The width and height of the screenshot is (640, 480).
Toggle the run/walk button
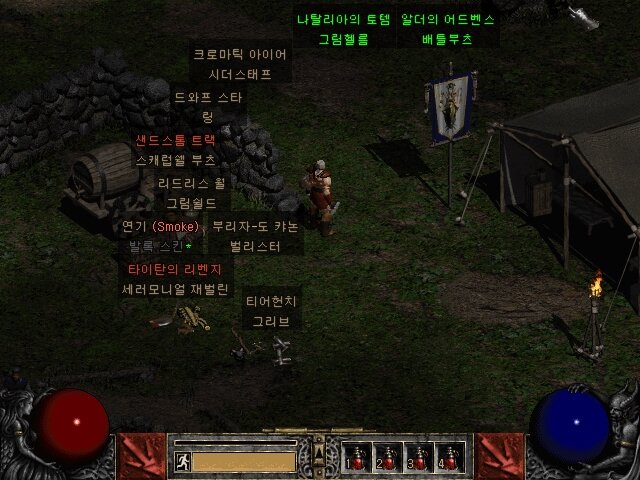tap(183, 461)
